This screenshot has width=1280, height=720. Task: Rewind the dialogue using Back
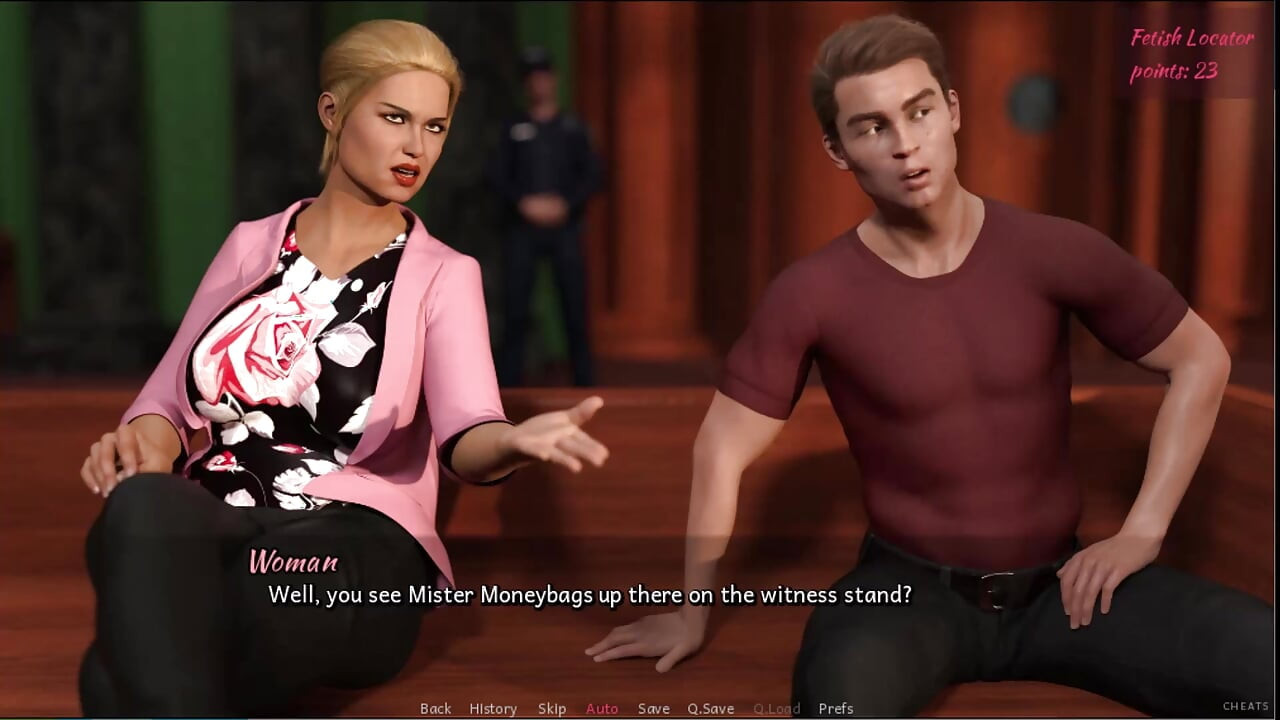(x=436, y=708)
